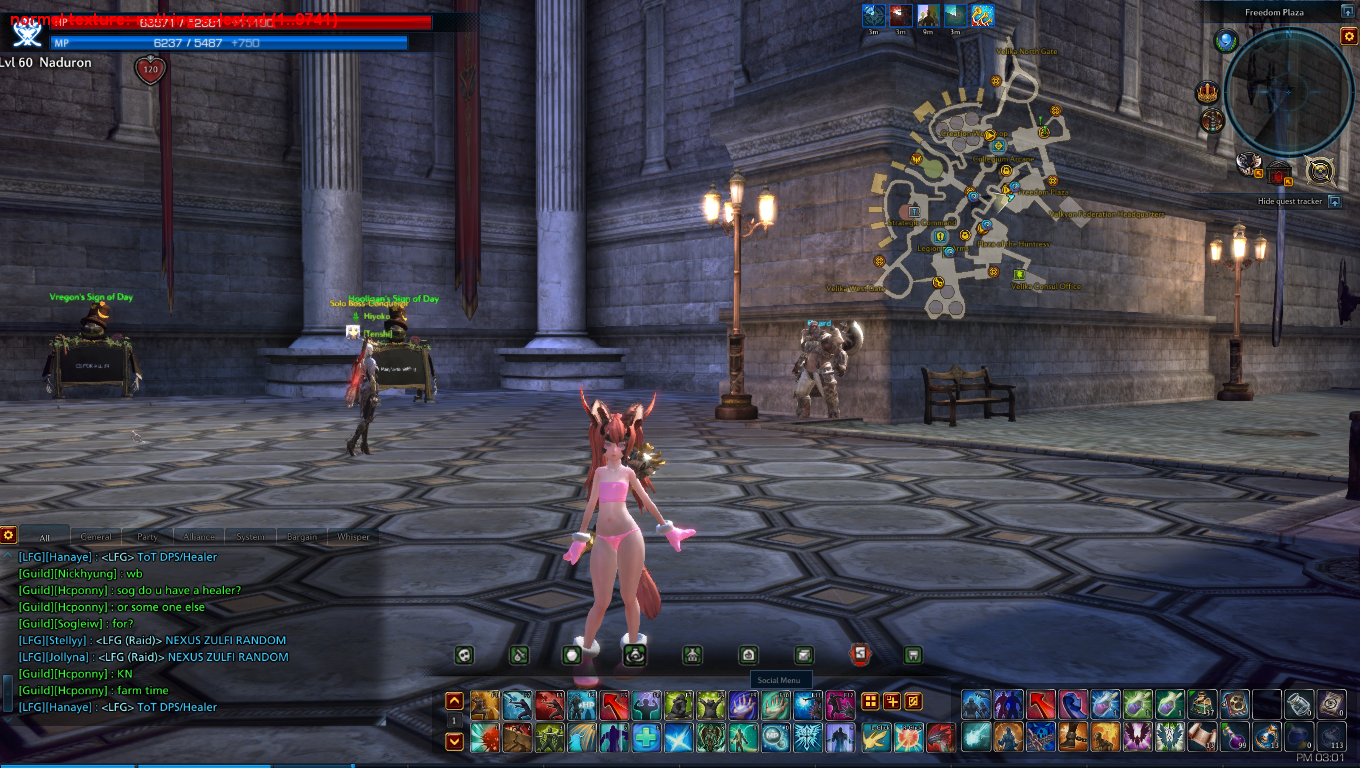
Task: Open the crown icon beside the minimap
Action: pos(1208,93)
